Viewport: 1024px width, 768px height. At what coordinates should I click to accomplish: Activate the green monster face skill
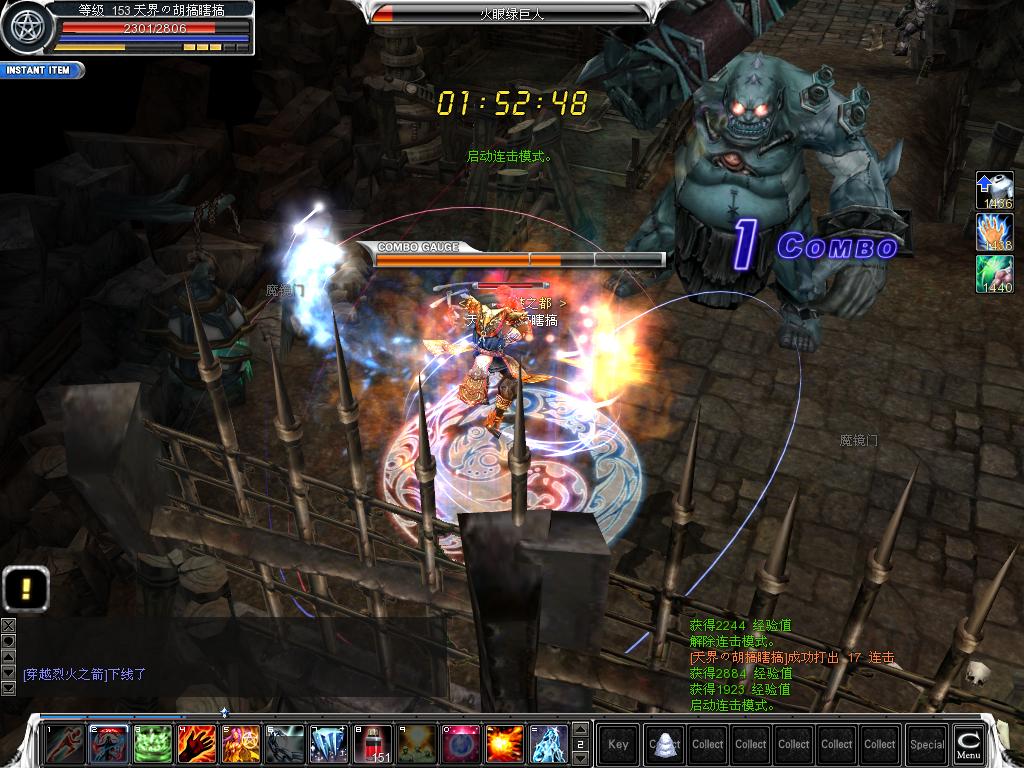tap(153, 744)
